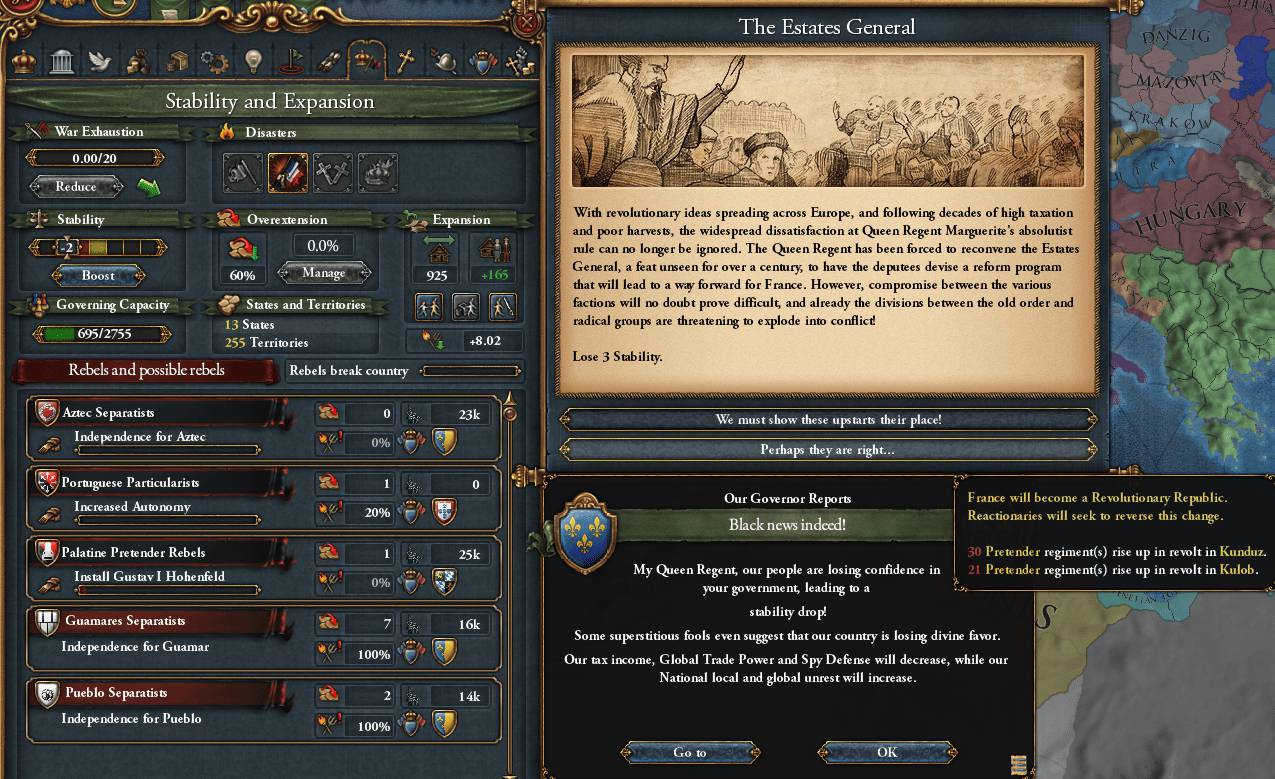Open the Pueblo Separatists rebel entry
1275x779 pixels.
(160, 693)
